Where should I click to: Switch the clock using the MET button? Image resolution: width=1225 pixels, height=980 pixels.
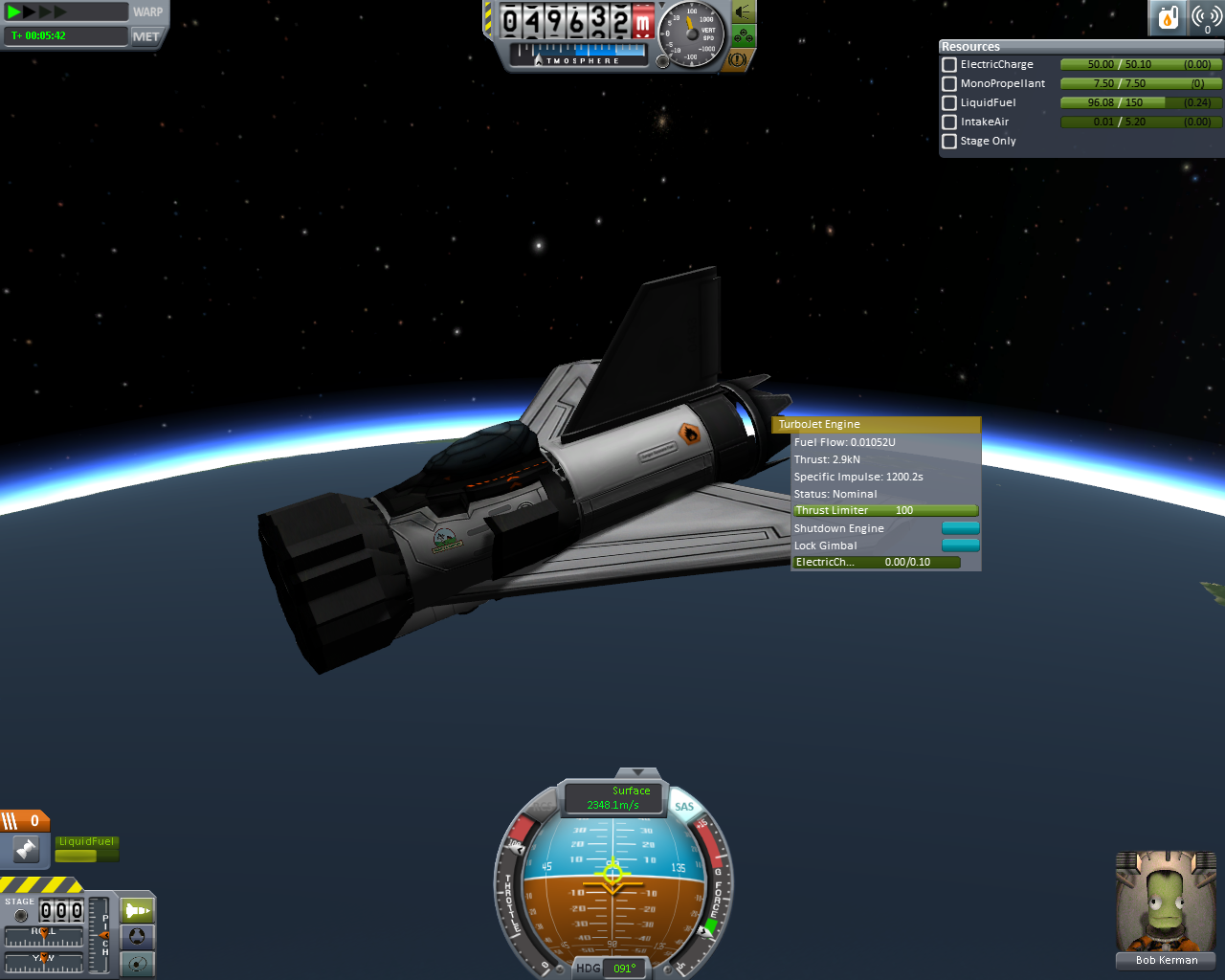(146, 36)
